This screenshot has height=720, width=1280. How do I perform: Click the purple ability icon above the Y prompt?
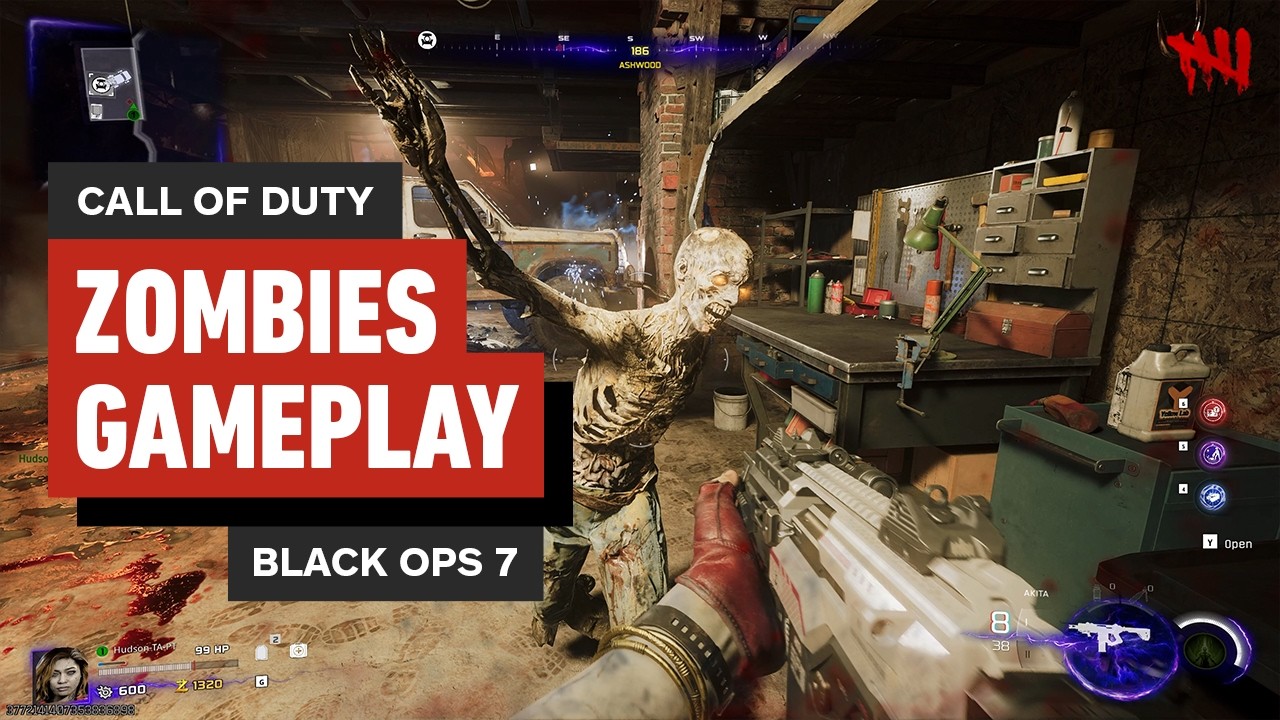(x=1212, y=452)
